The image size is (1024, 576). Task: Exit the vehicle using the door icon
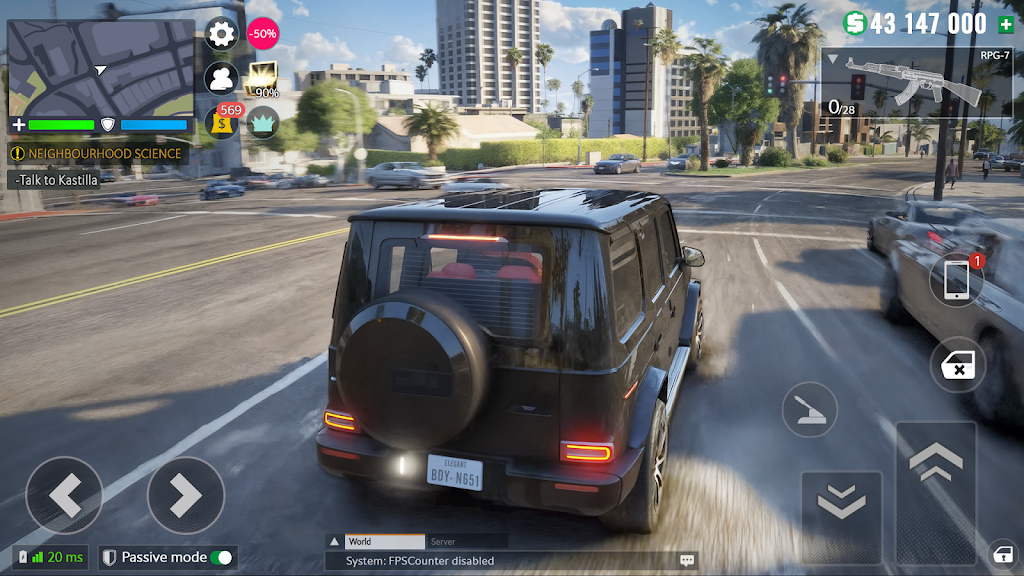(958, 365)
